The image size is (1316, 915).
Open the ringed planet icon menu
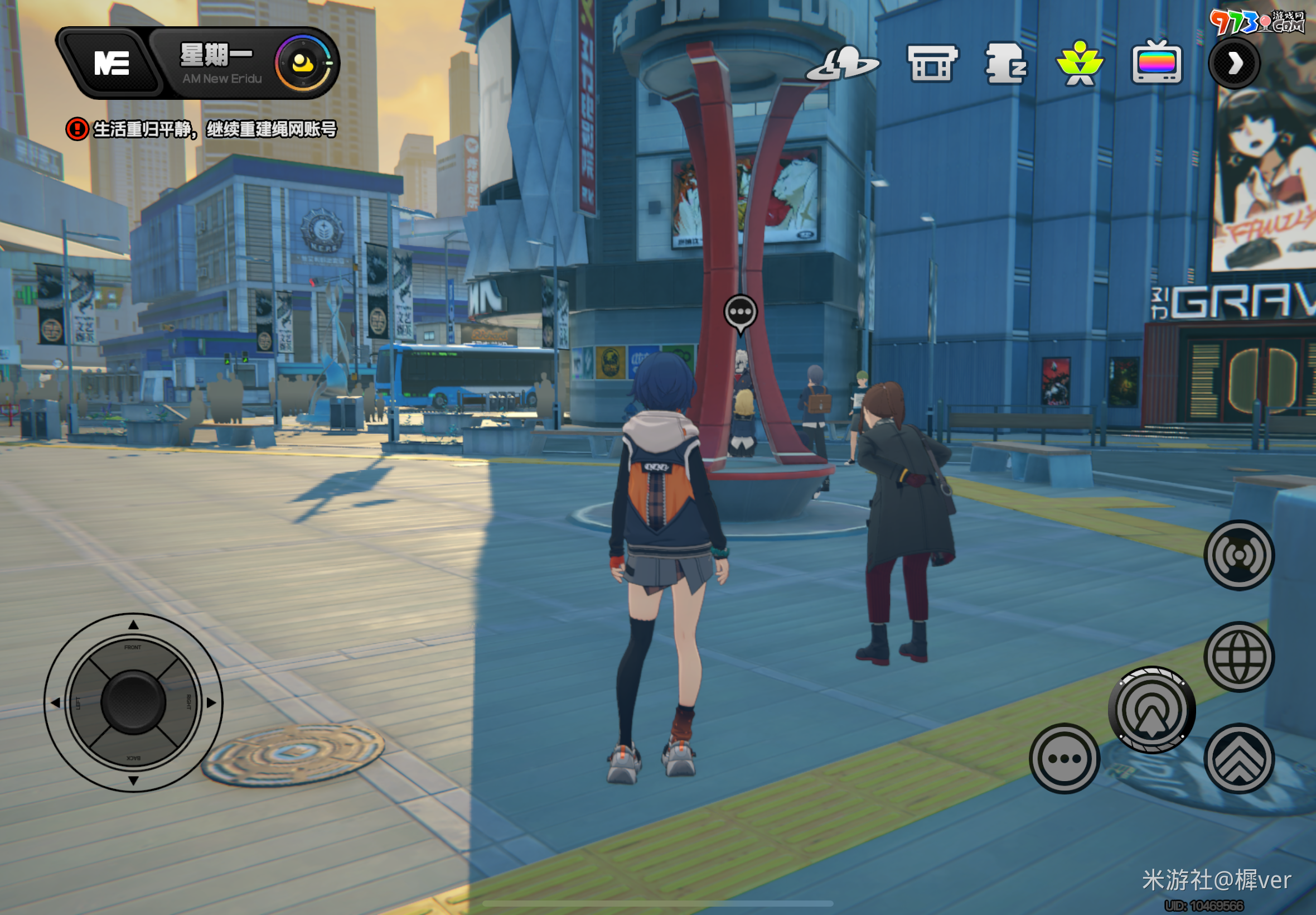843,63
